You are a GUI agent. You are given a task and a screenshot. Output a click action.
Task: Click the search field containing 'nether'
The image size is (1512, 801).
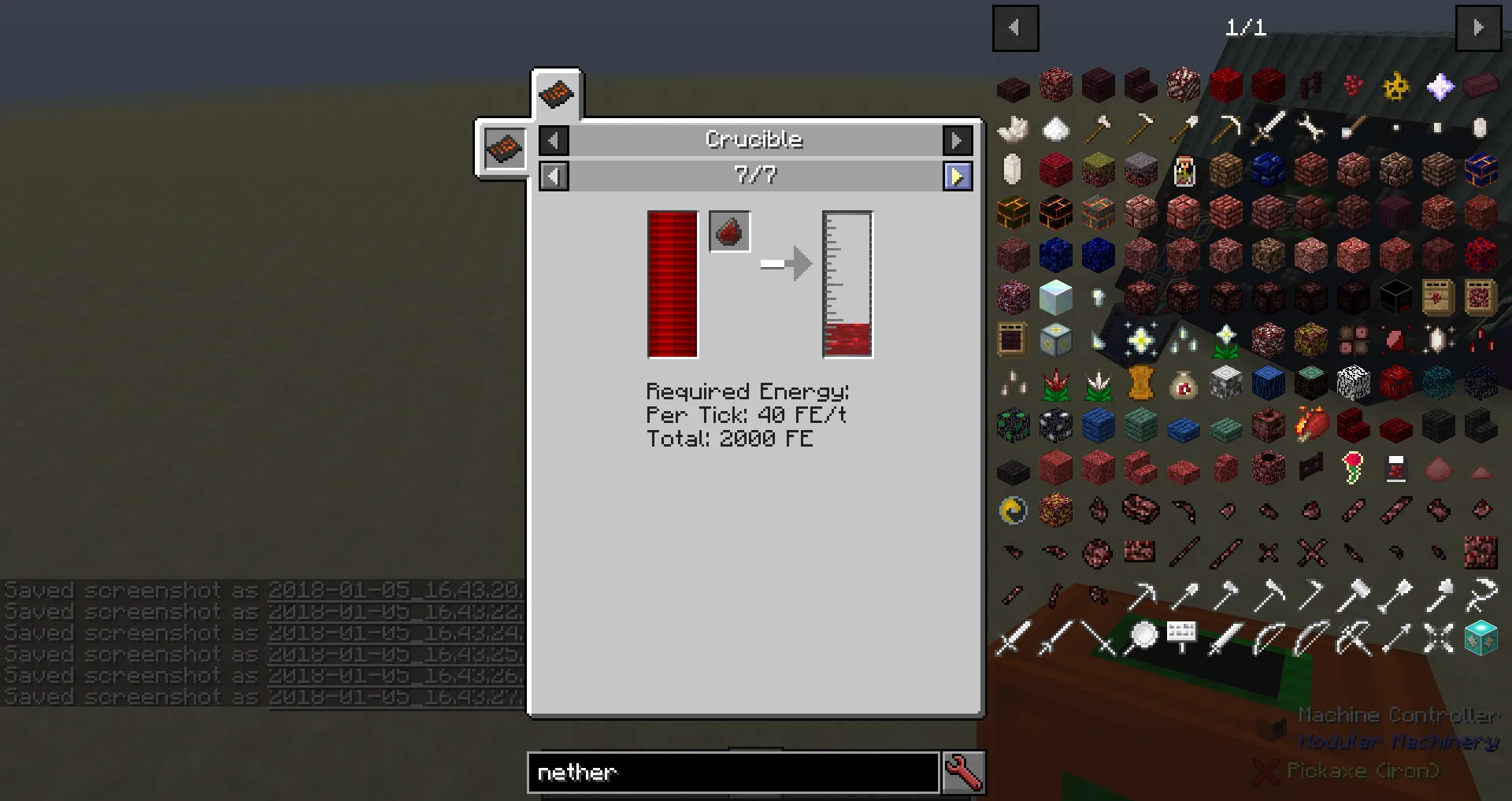click(x=732, y=773)
